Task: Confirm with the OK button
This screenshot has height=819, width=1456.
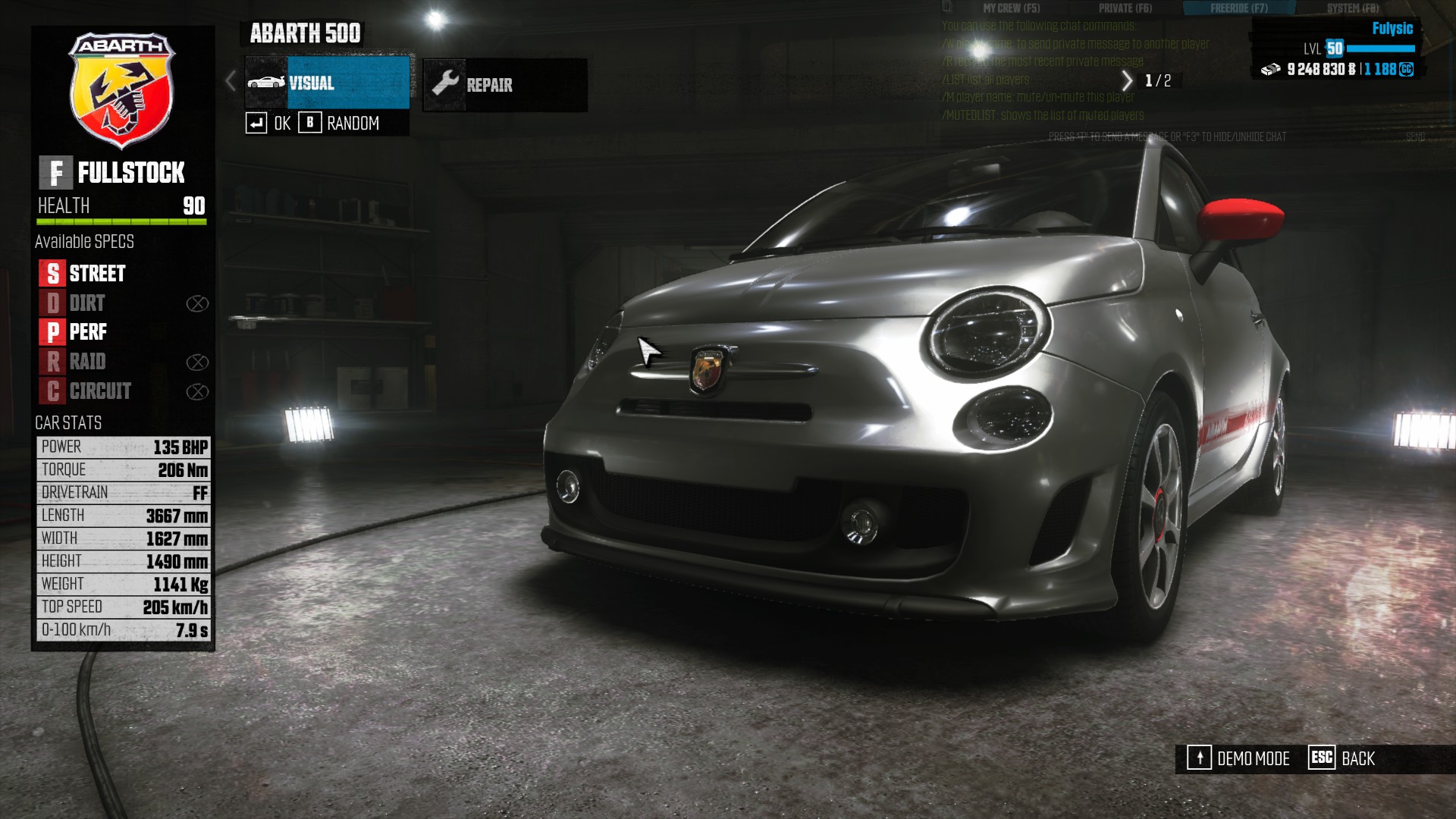Action: (x=268, y=124)
